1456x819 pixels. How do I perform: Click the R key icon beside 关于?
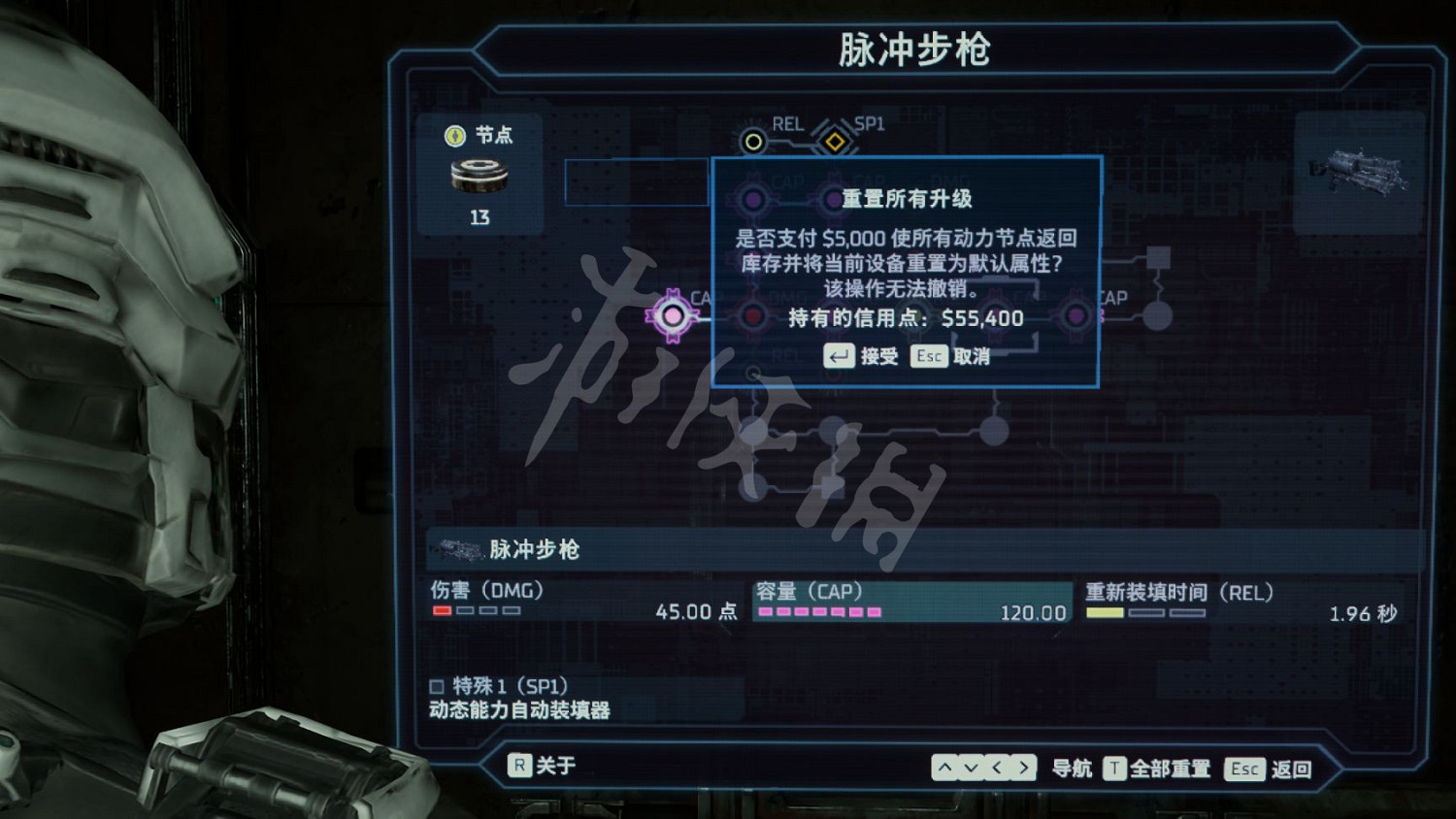(521, 766)
